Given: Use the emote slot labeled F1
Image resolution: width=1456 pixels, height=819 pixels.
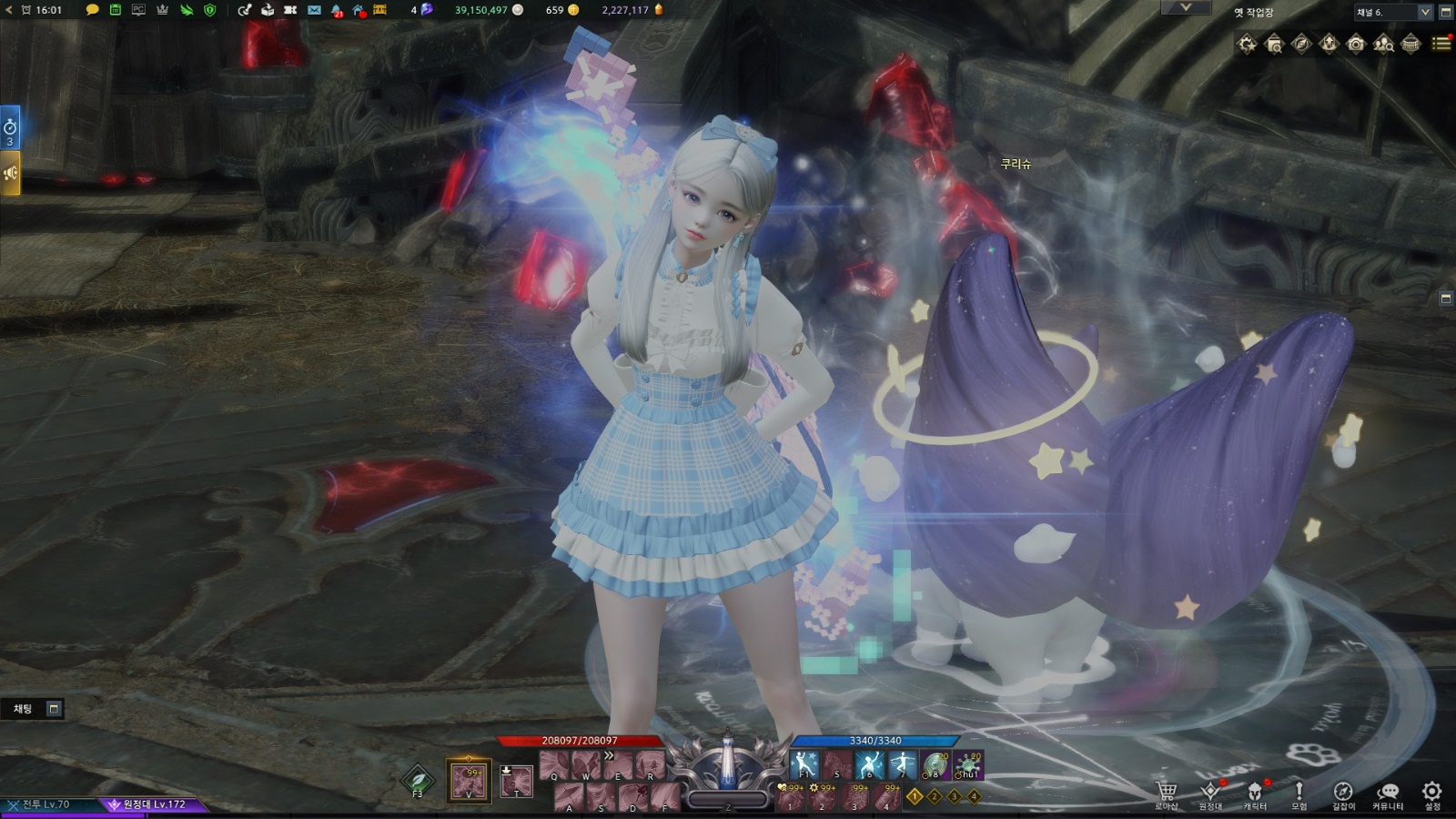Looking at the screenshot, I should point(804,765).
